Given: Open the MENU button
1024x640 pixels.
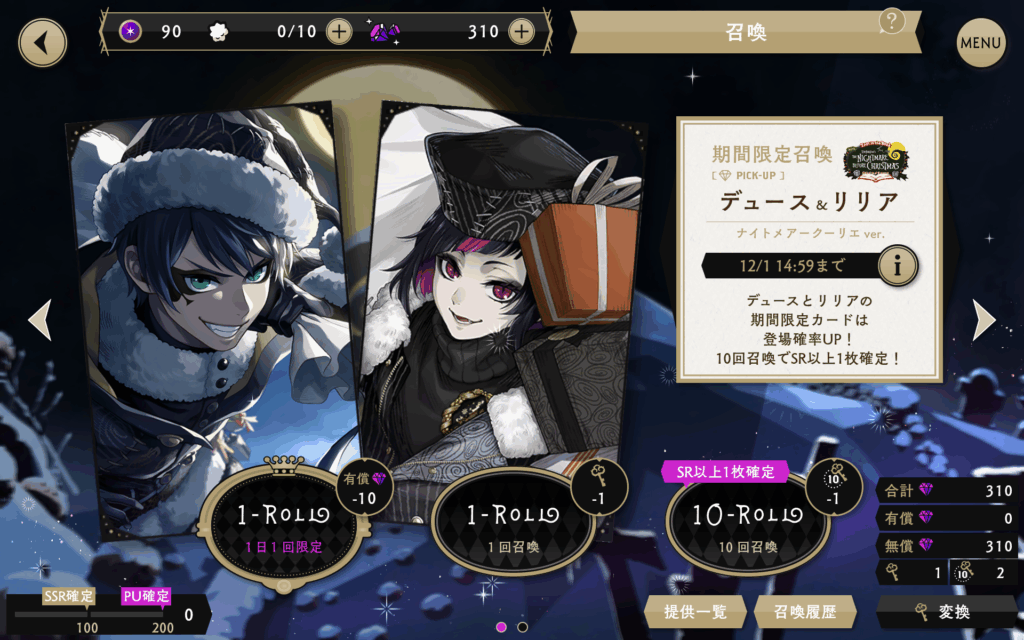Looking at the screenshot, I should (980, 43).
